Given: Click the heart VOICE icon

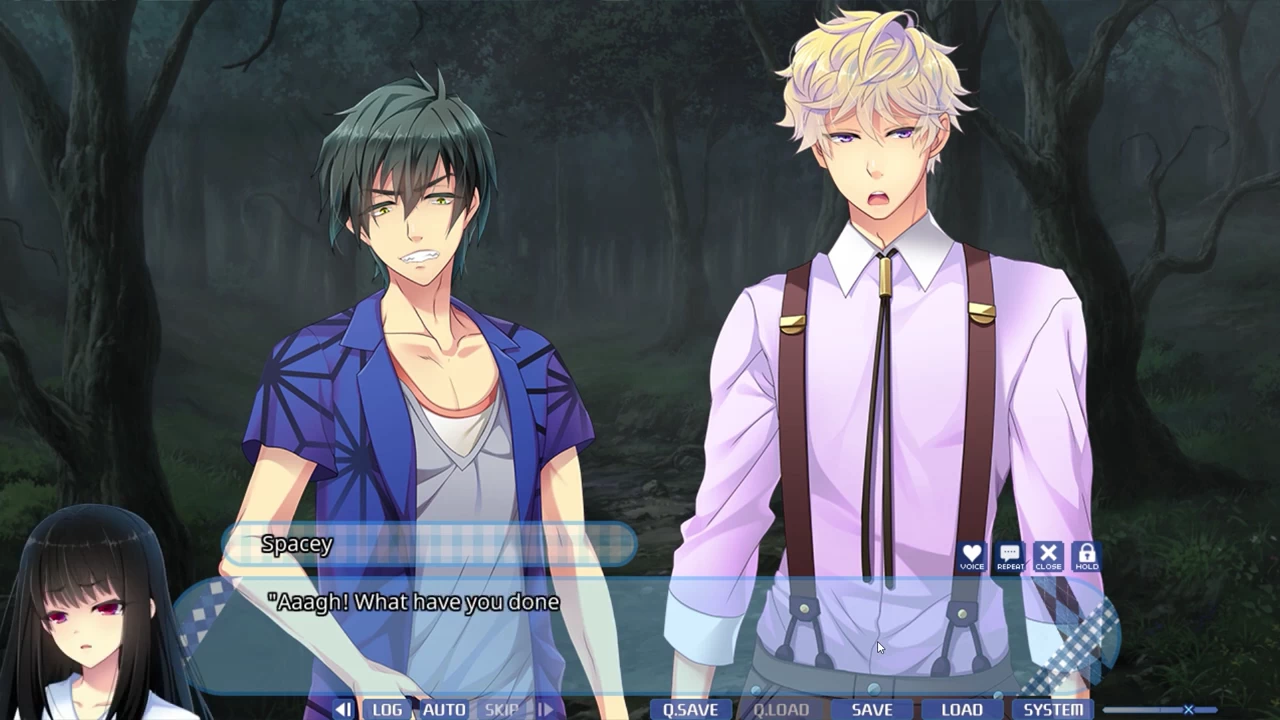Looking at the screenshot, I should pyautogui.click(x=972, y=556).
